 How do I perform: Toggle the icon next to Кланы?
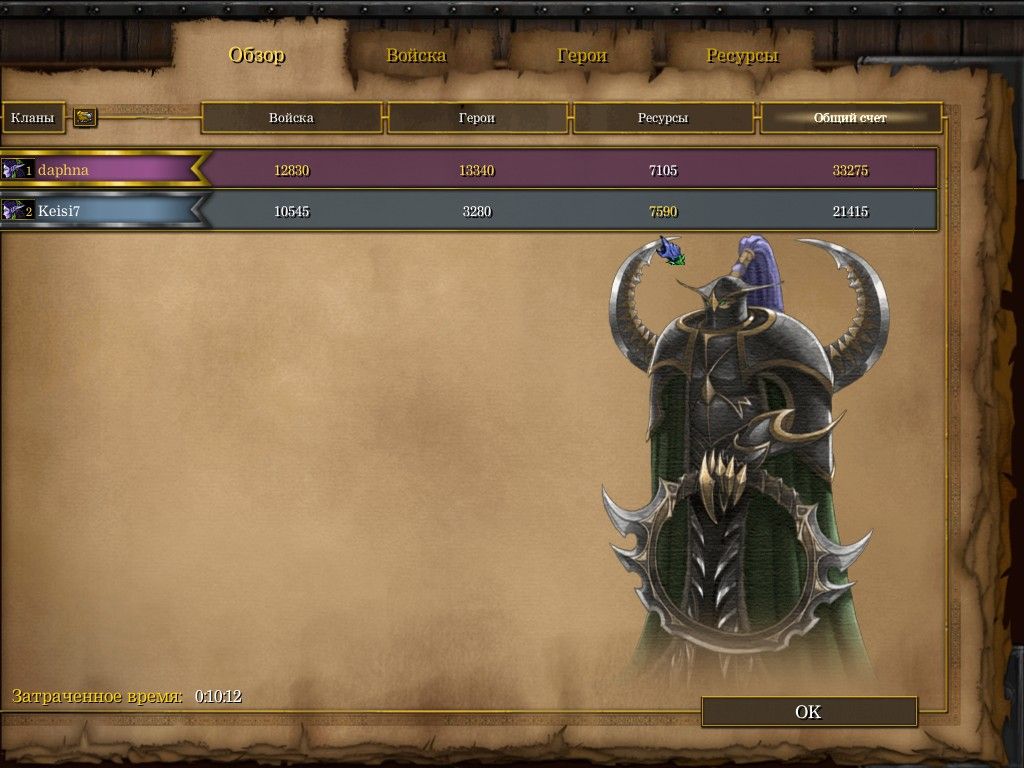85,118
